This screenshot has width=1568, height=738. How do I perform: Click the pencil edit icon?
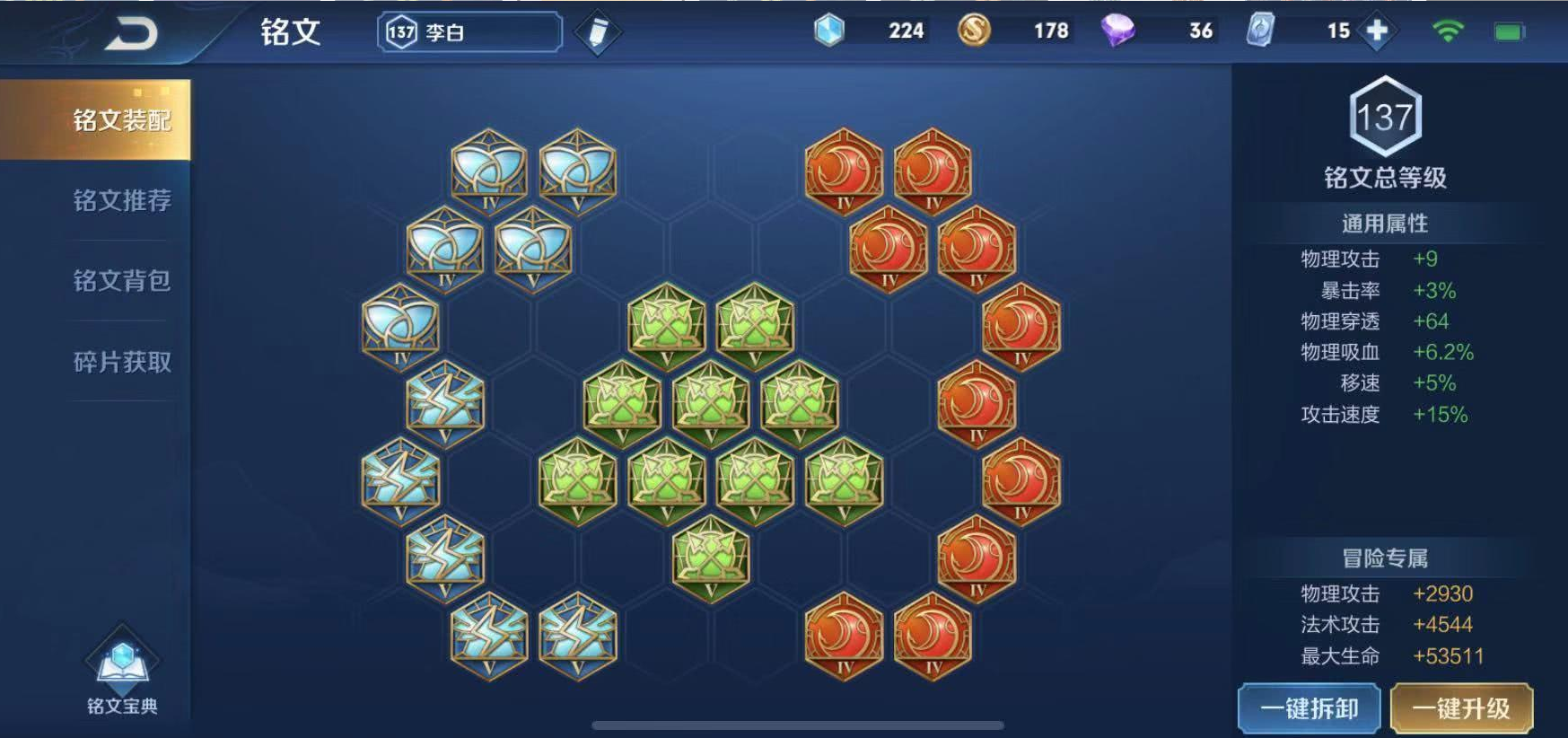click(597, 32)
